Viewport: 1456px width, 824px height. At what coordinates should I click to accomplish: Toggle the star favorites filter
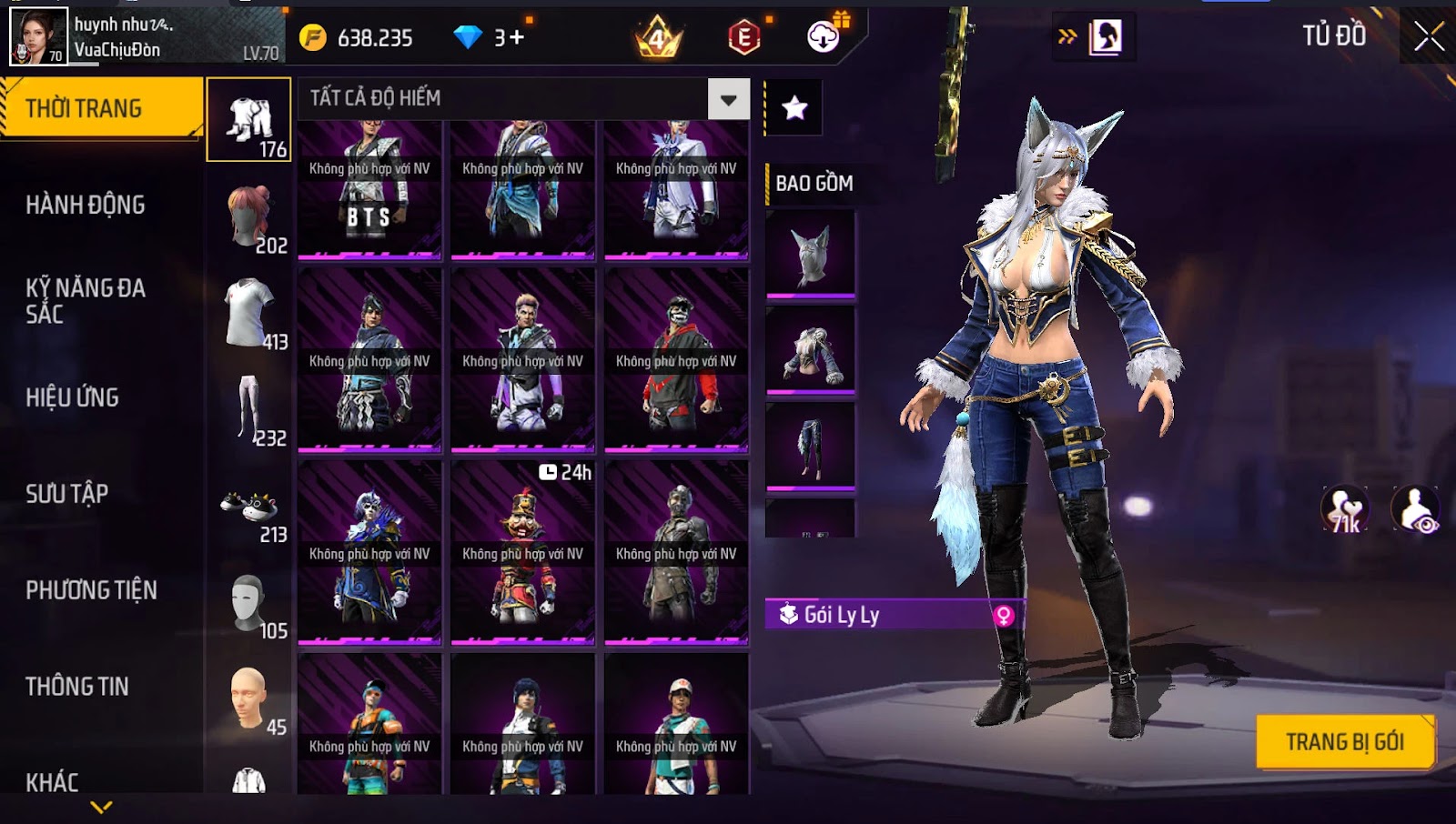(794, 108)
